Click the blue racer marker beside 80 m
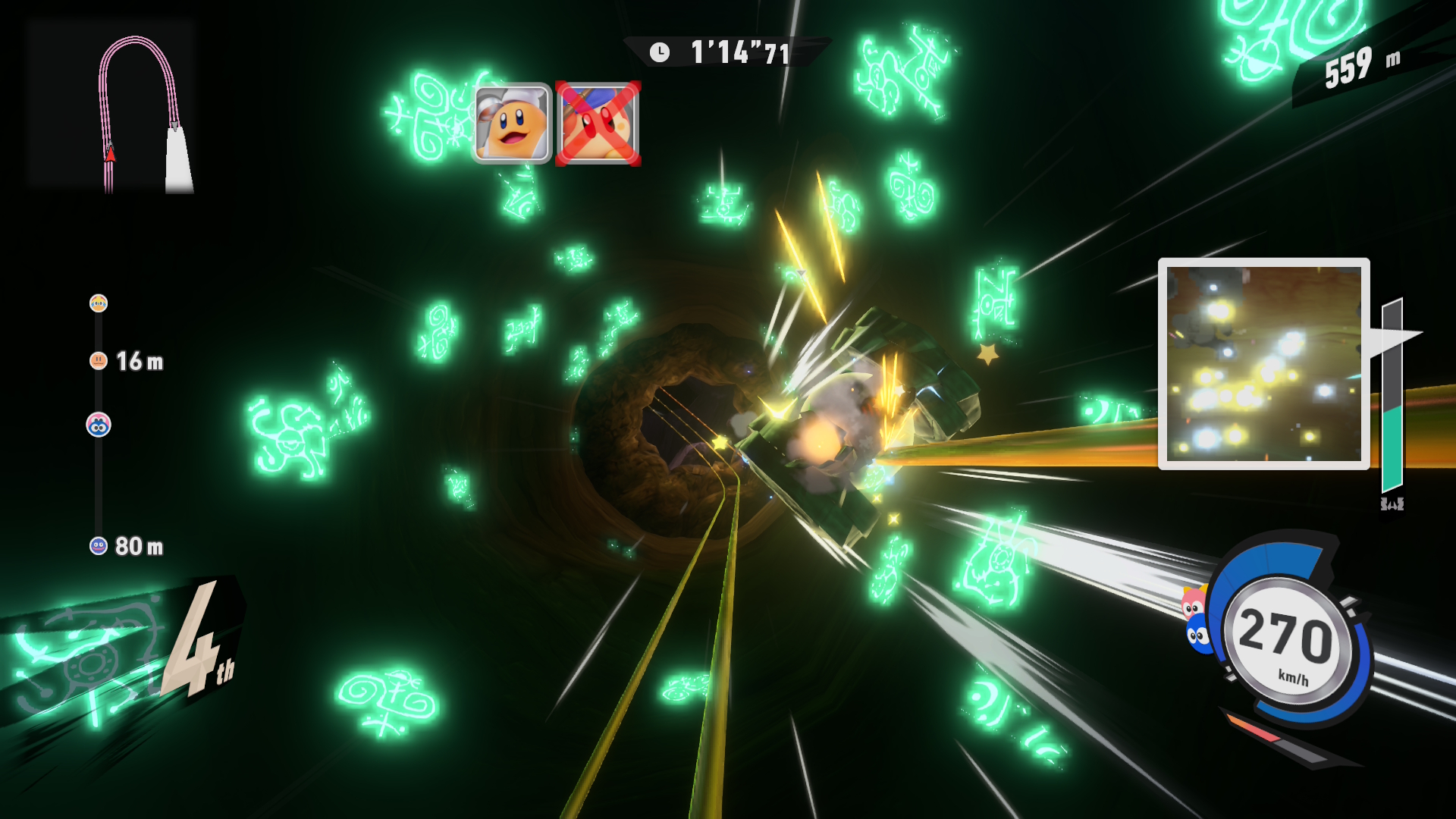The image size is (1456, 819). [99, 546]
